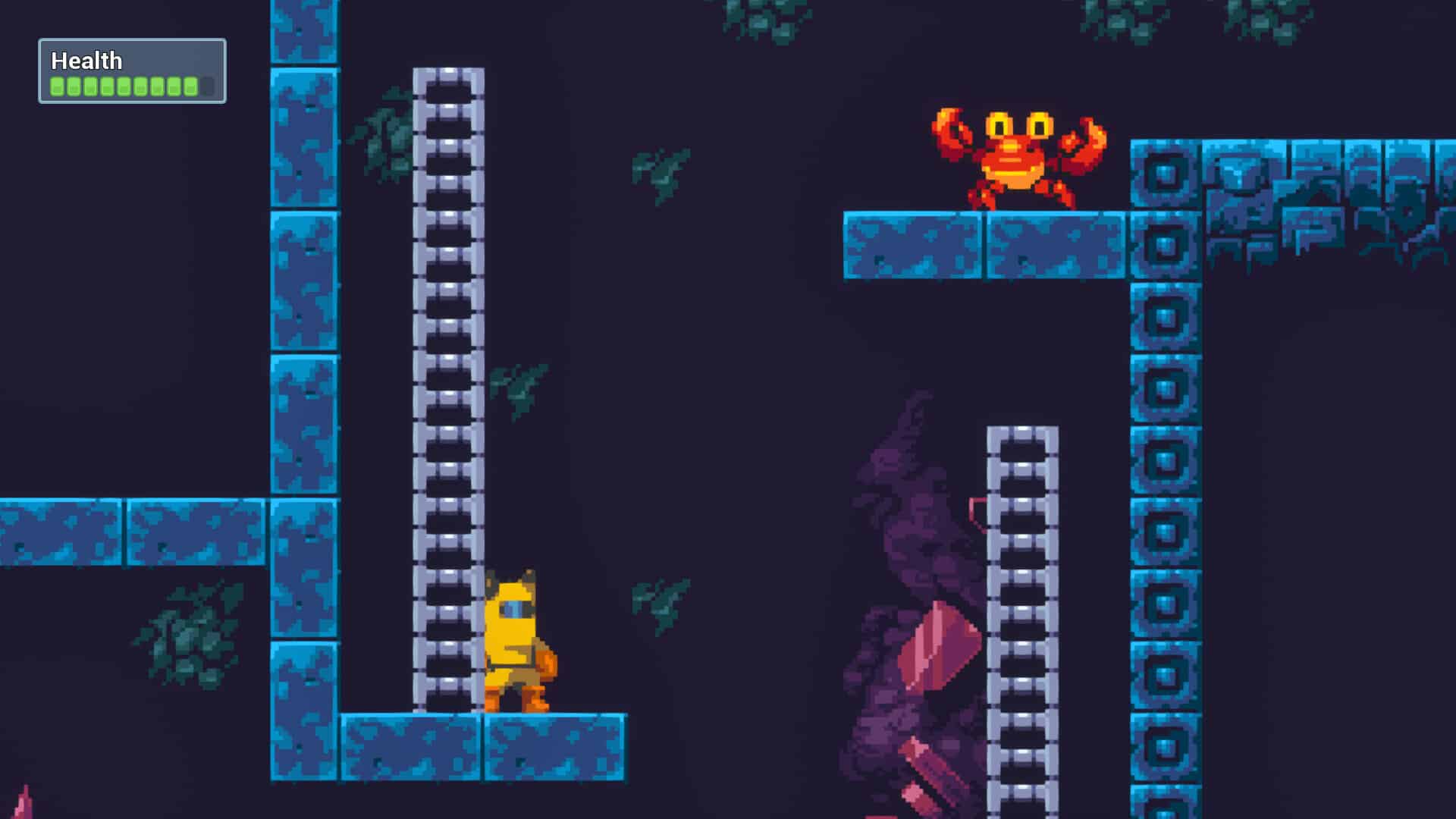Click the last filled green health segment
This screenshot has height=819, width=1456.
[x=190, y=86]
